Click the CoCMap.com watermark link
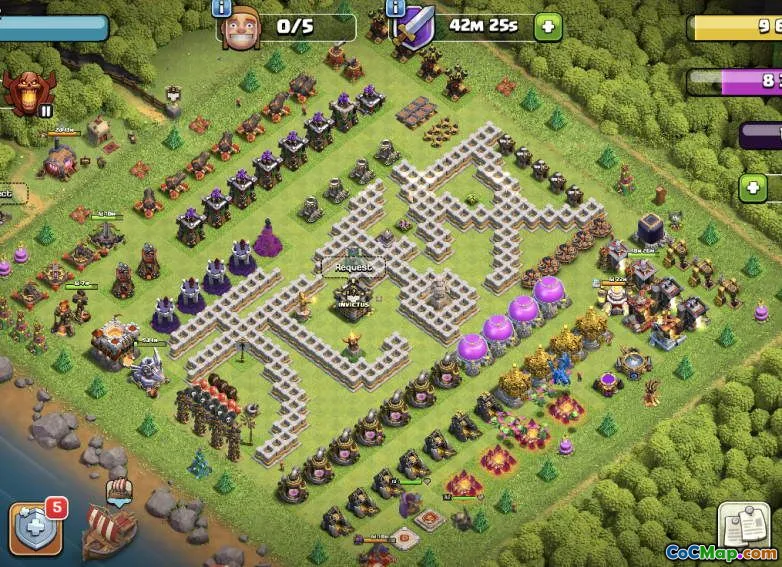Viewport: 782px width, 567px height. click(x=720, y=553)
